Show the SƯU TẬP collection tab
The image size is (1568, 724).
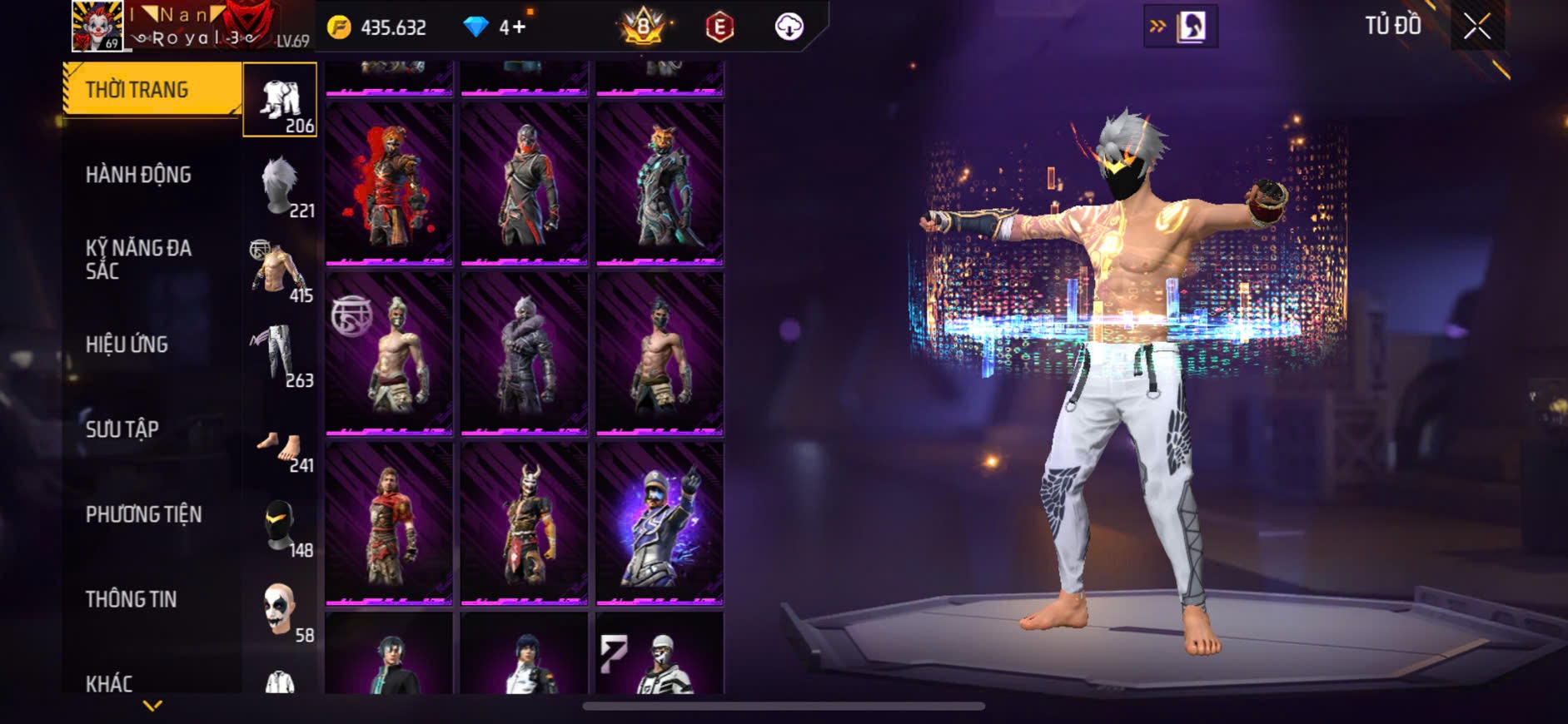pyautogui.click(x=122, y=429)
